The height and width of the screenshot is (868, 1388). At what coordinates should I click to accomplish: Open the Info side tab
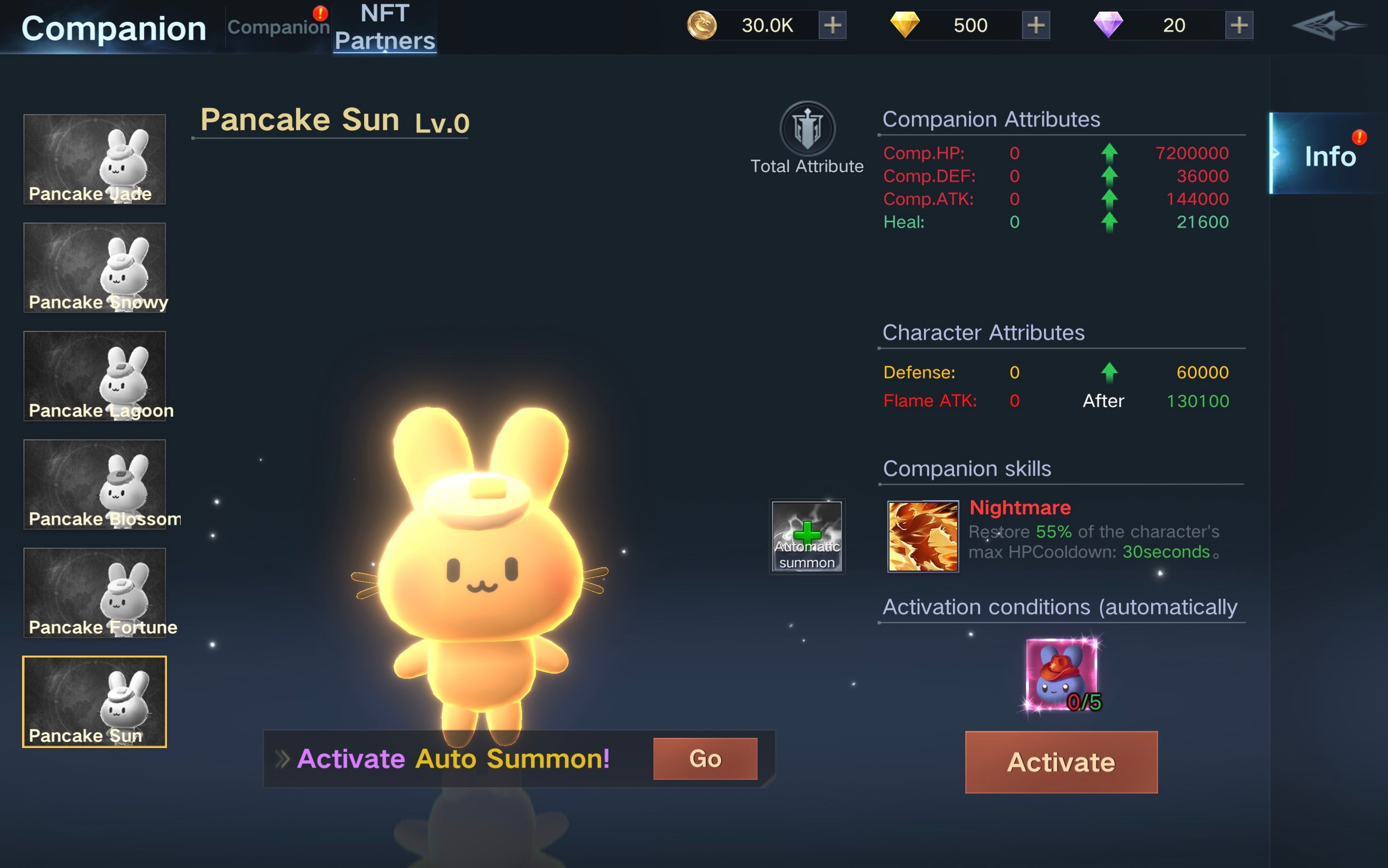[x=1329, y=155]
